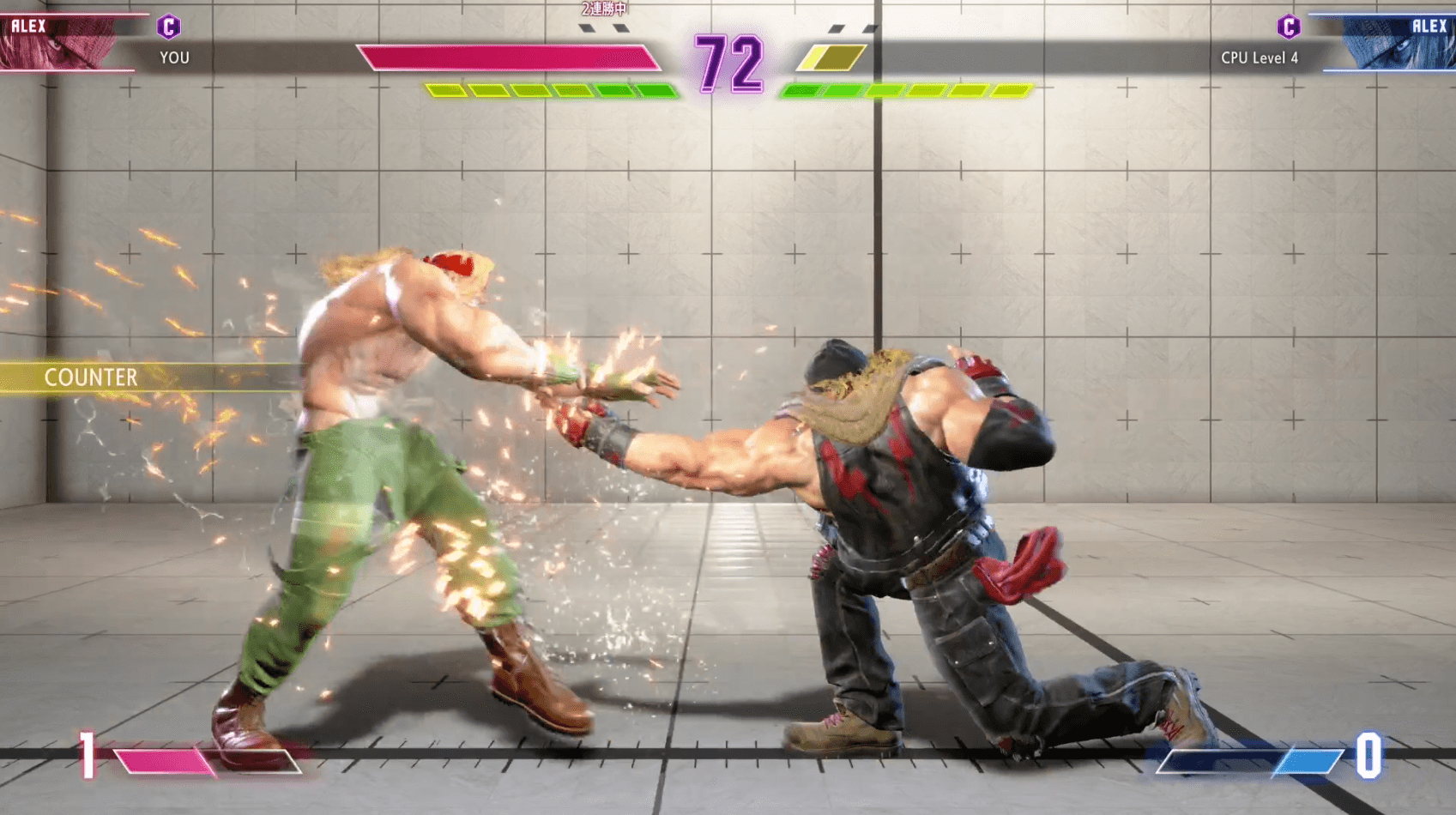Toggle the COUNTER notification banner
This screenshot has height=815, width=1456.
coord(90,377)
